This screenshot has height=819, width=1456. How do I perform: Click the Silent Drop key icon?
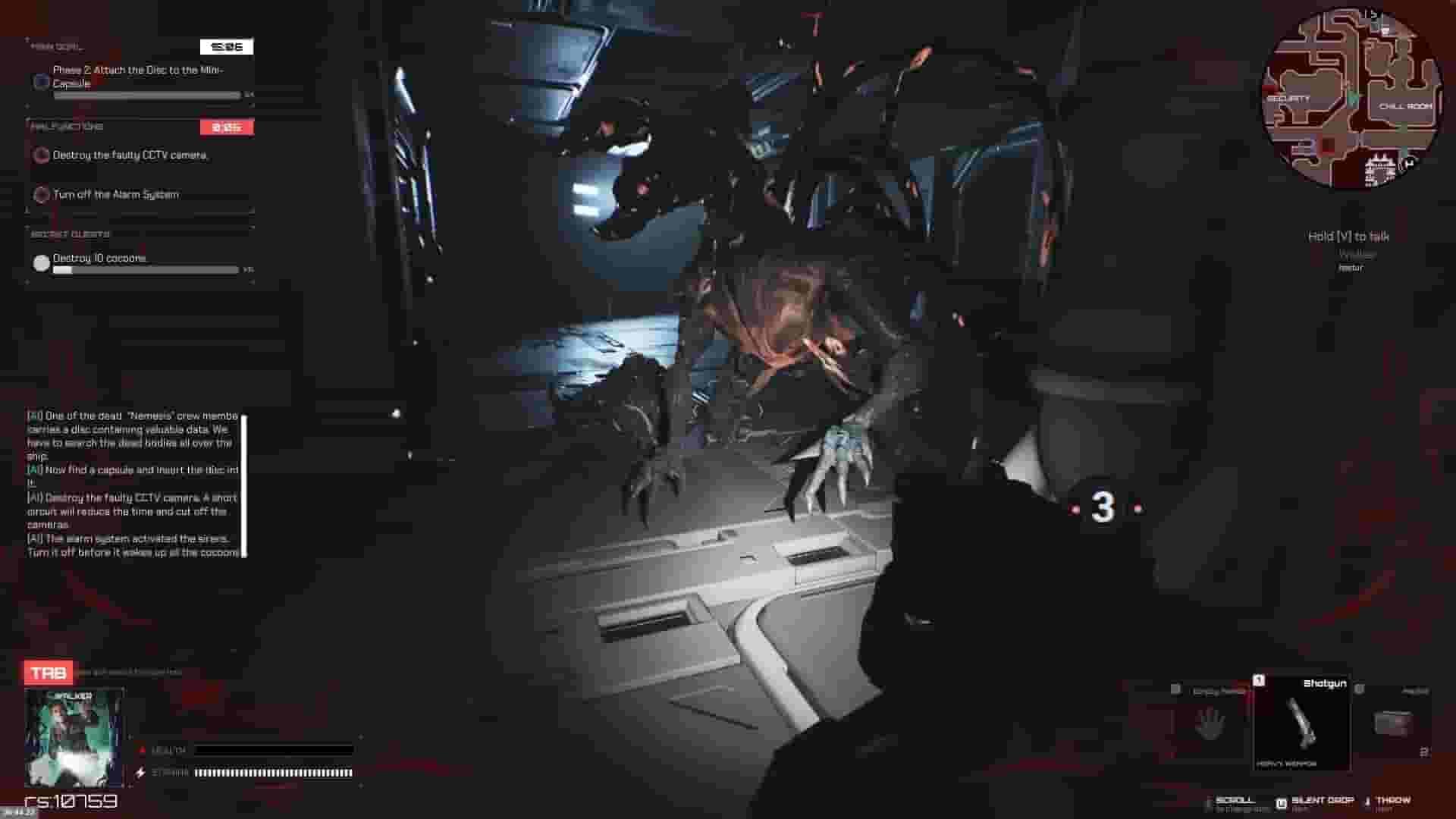click(1279, 800)
